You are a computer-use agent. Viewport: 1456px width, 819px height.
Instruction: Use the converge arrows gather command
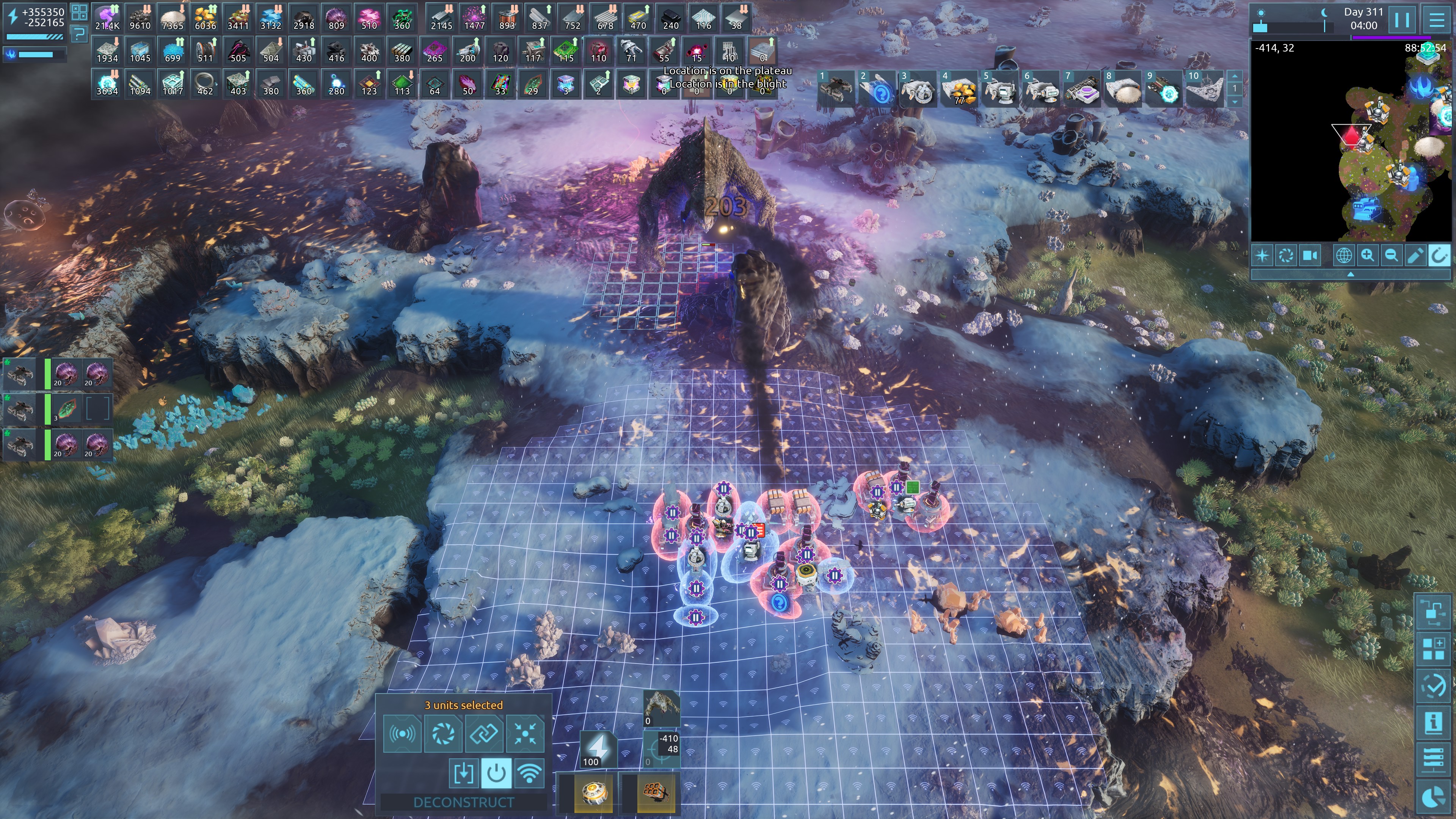click(525, 734)
